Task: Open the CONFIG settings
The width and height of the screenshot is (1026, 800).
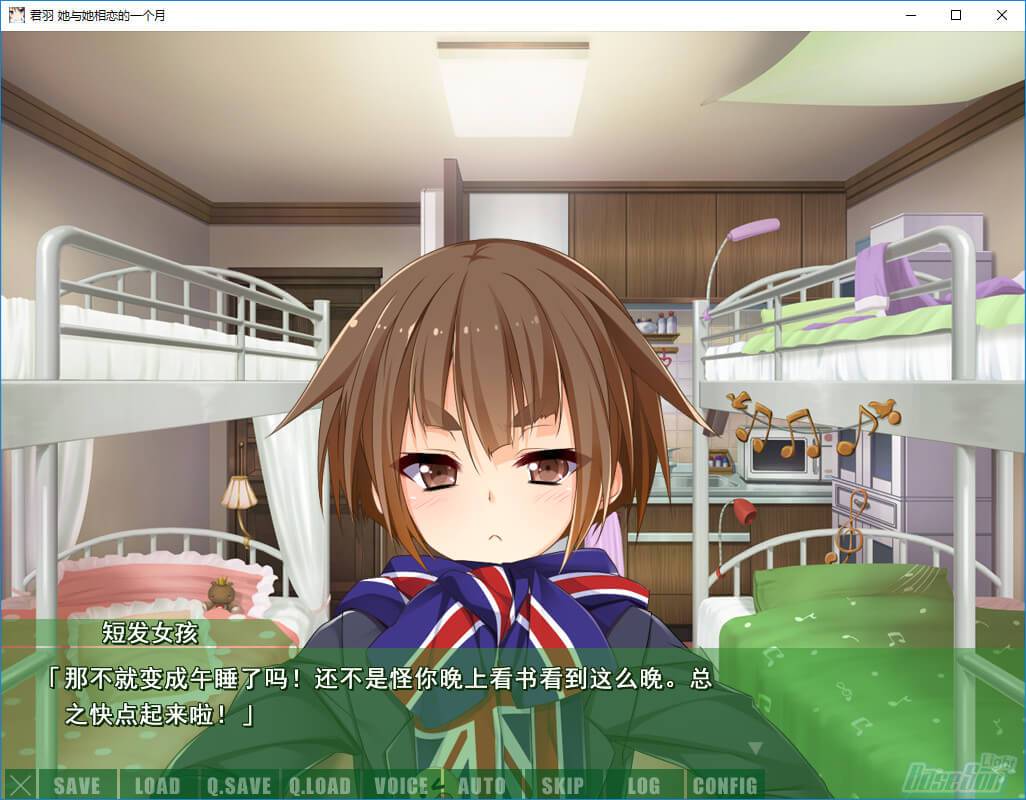Action: tap(725, 785)
